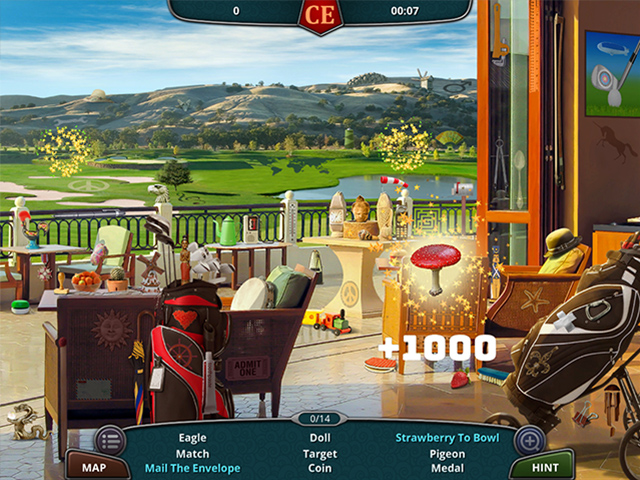Open the round list menu icon
Image resolution: width=640 pixels, height=480 pixels.
110,440
